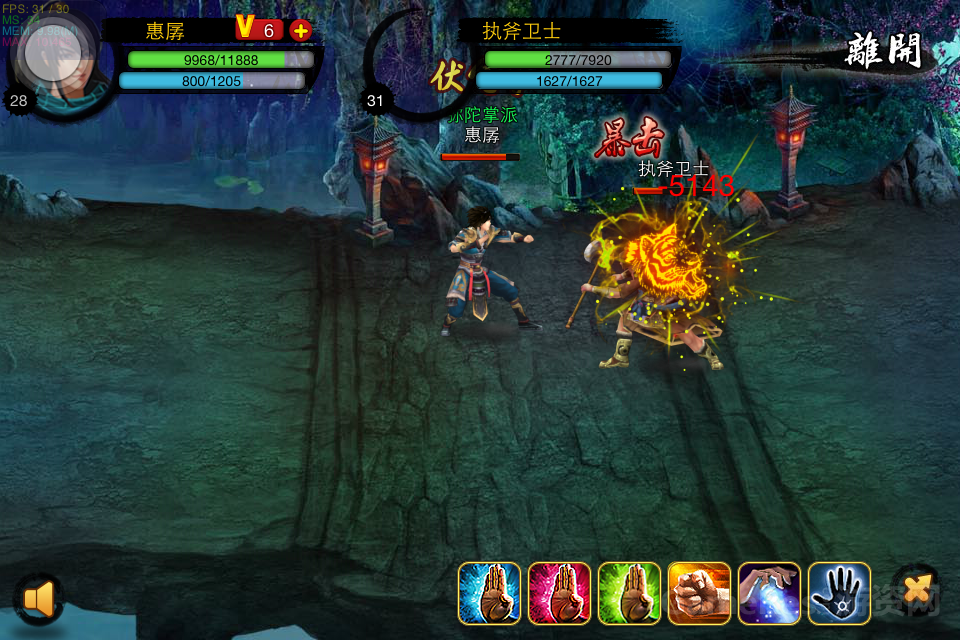Open the VIP 6 badge
Screen dimensions: 960x640
[257, 30]
